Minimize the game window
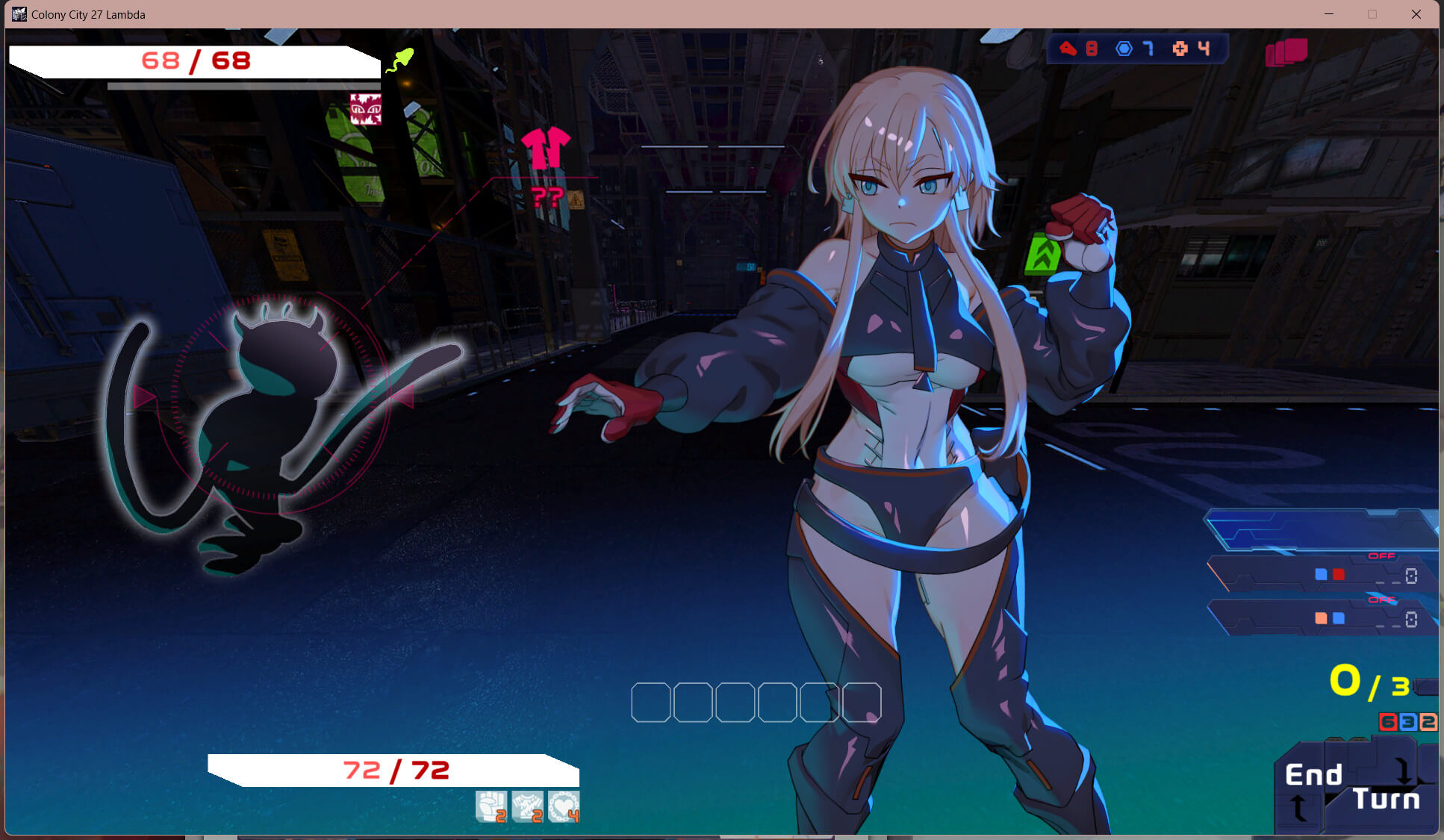The width and height of the screenshot is (1444, 840). [1329, 14]
